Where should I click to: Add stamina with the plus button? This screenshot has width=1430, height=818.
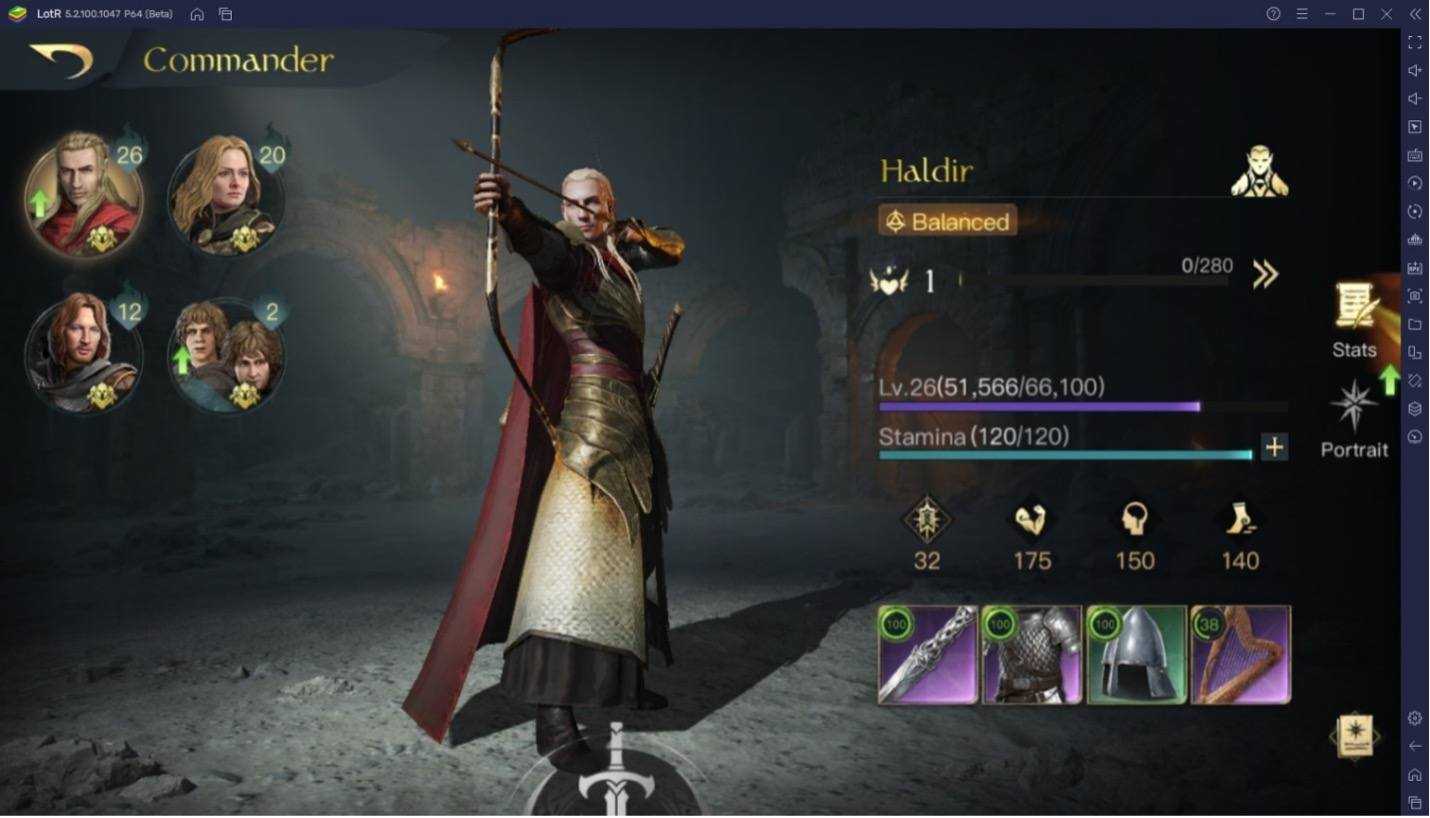1274,448
